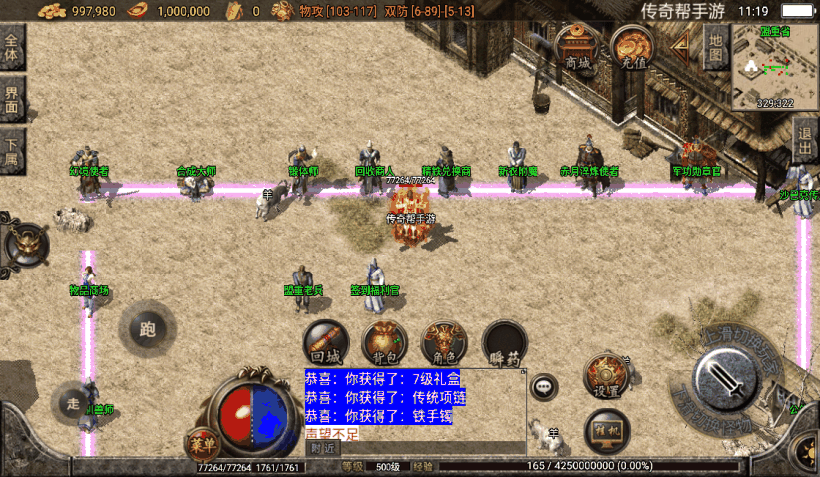Click the minimap
Image resolution: width=820 pixels, height=477 pixels.
[774, 66]
